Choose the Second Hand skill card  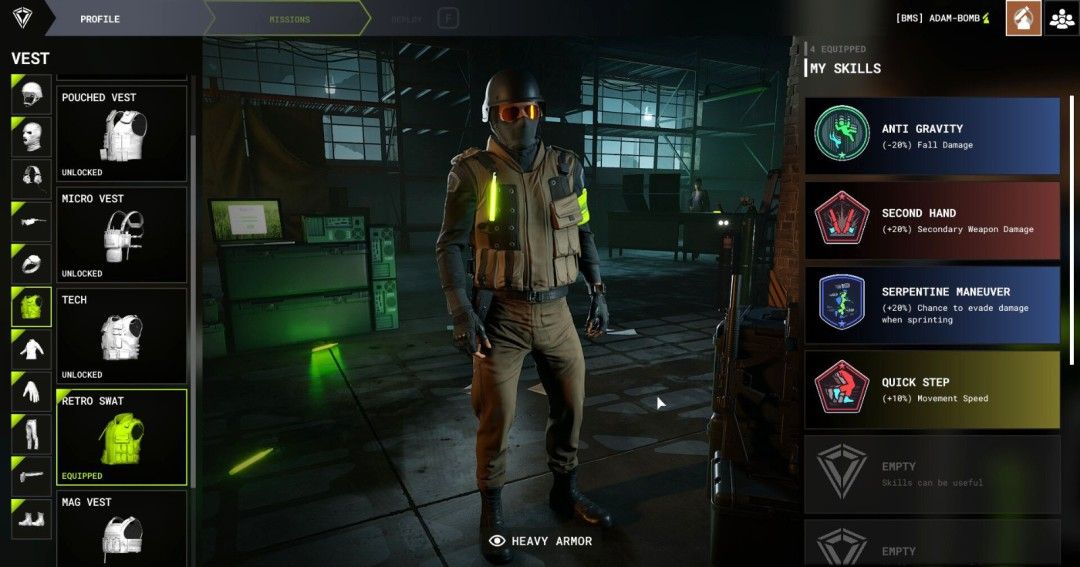click(x=932, y=220)
